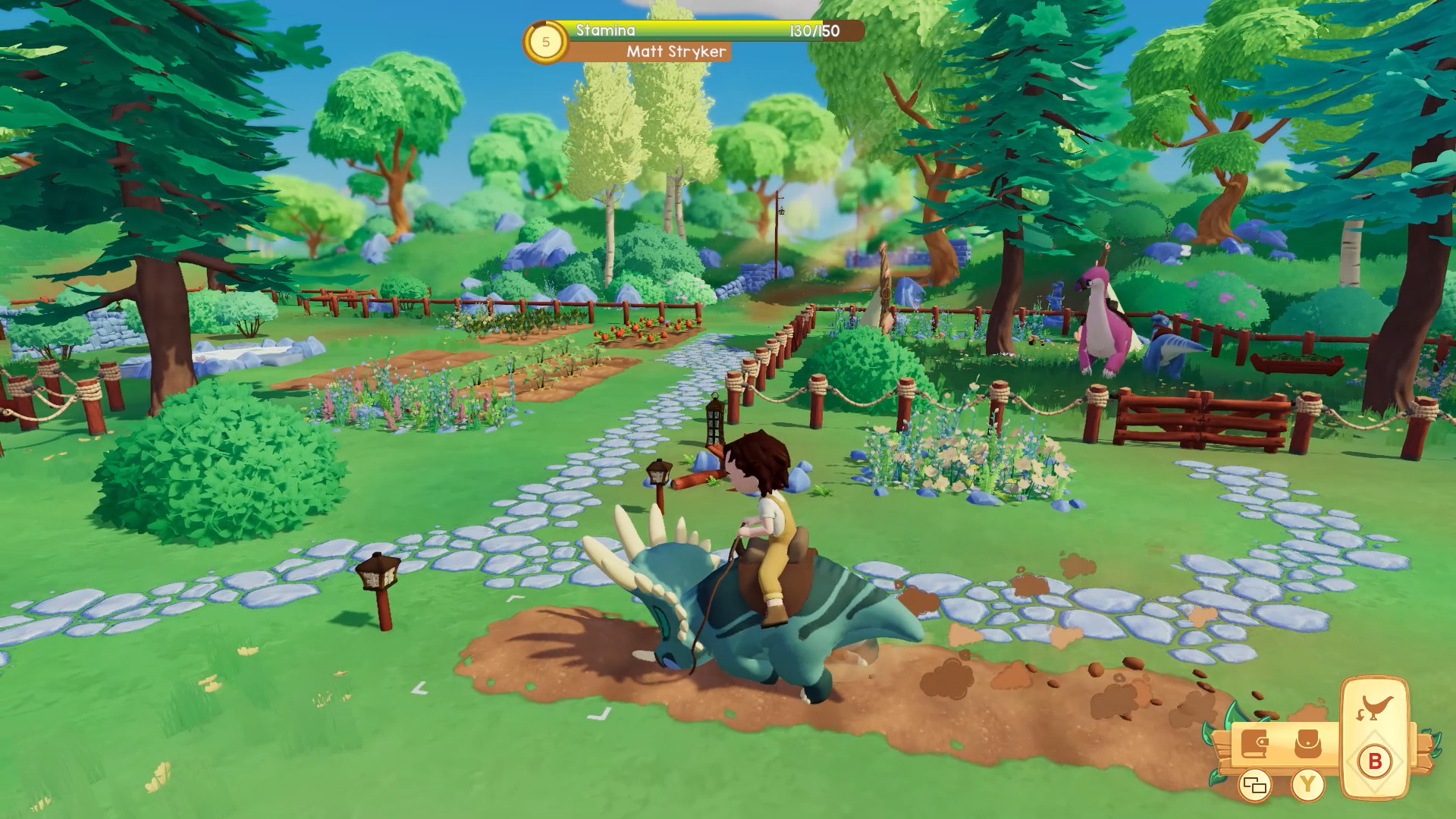Click the Y button prompt circle
The image size is (1456, 819).
click(1307, 783)
